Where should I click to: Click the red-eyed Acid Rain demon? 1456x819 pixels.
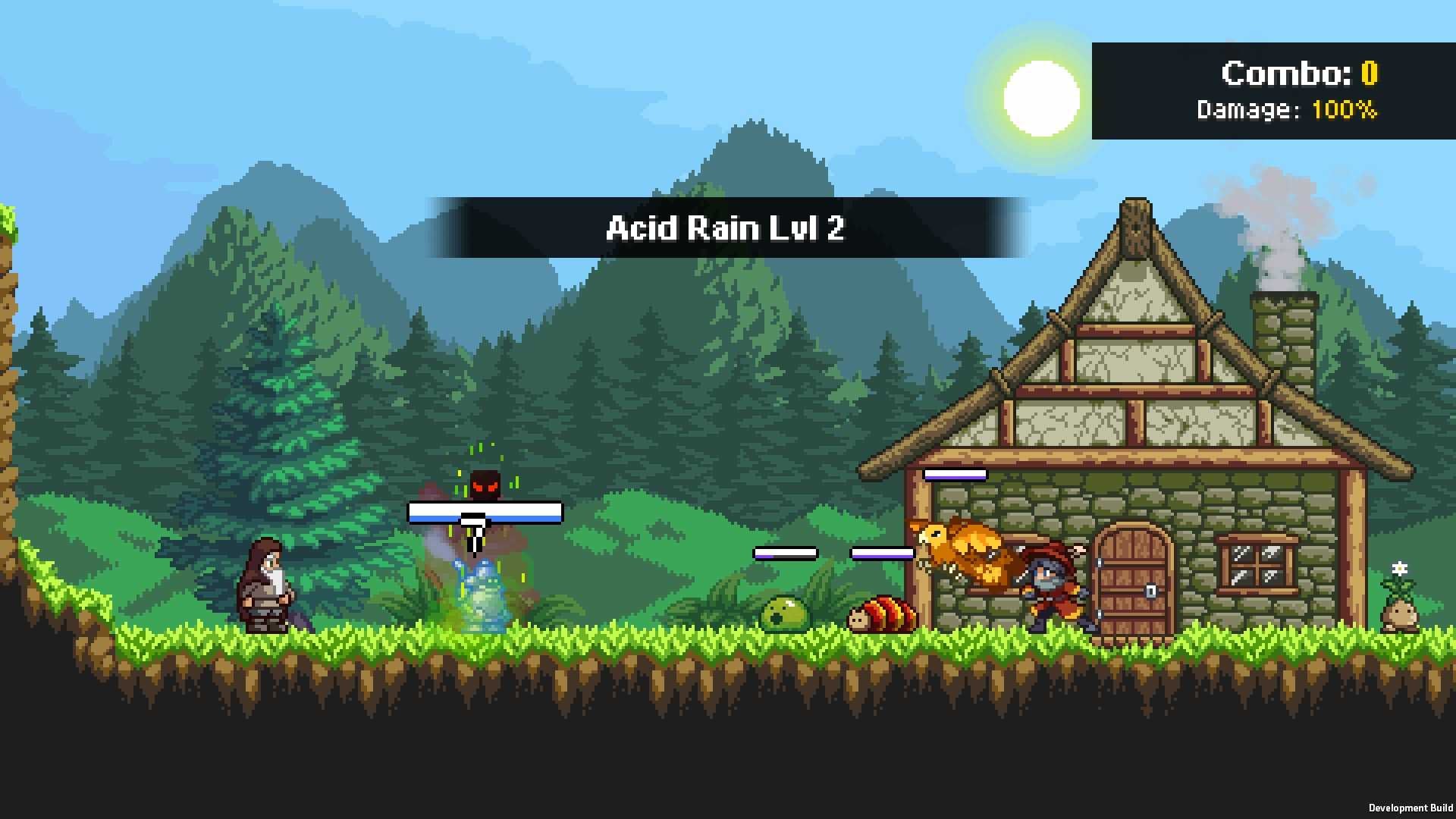pyautogui.click(x=485, y=484)
